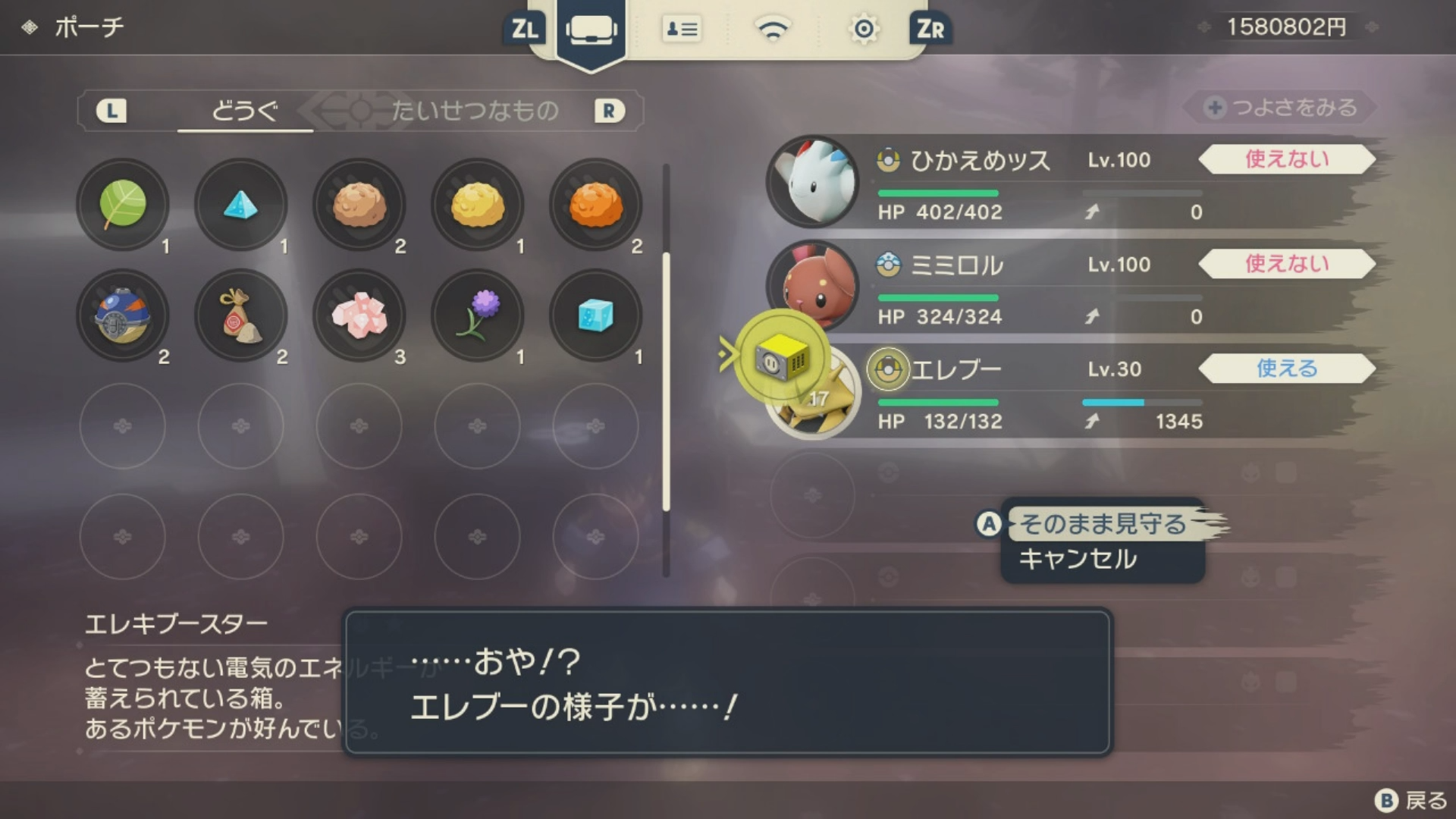
Task: Select the red tied pouch item
Action: tap(241, 315)
